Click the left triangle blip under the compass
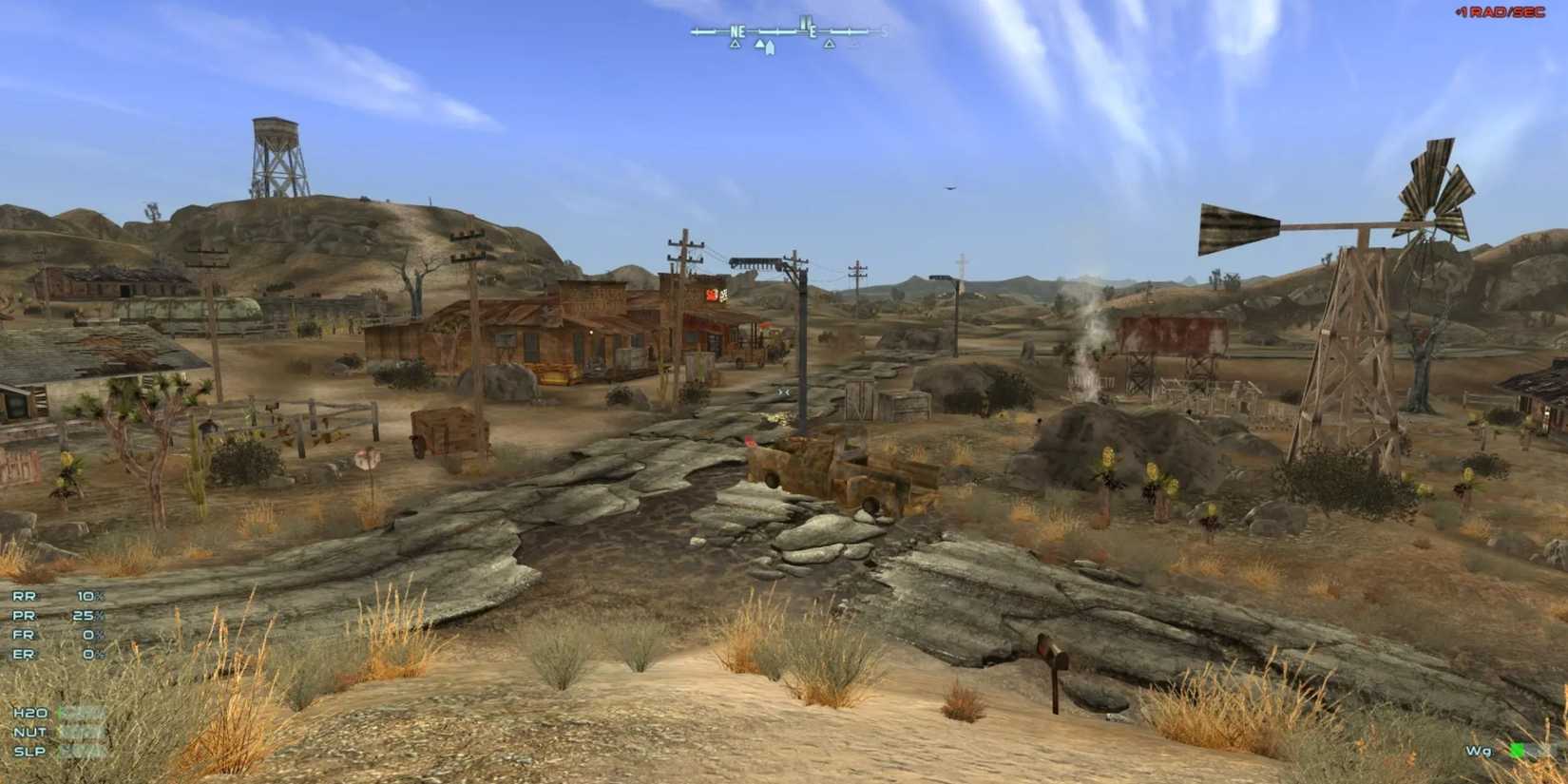The height and width of the screenshot is (784, 1568). tap(736, 44)
